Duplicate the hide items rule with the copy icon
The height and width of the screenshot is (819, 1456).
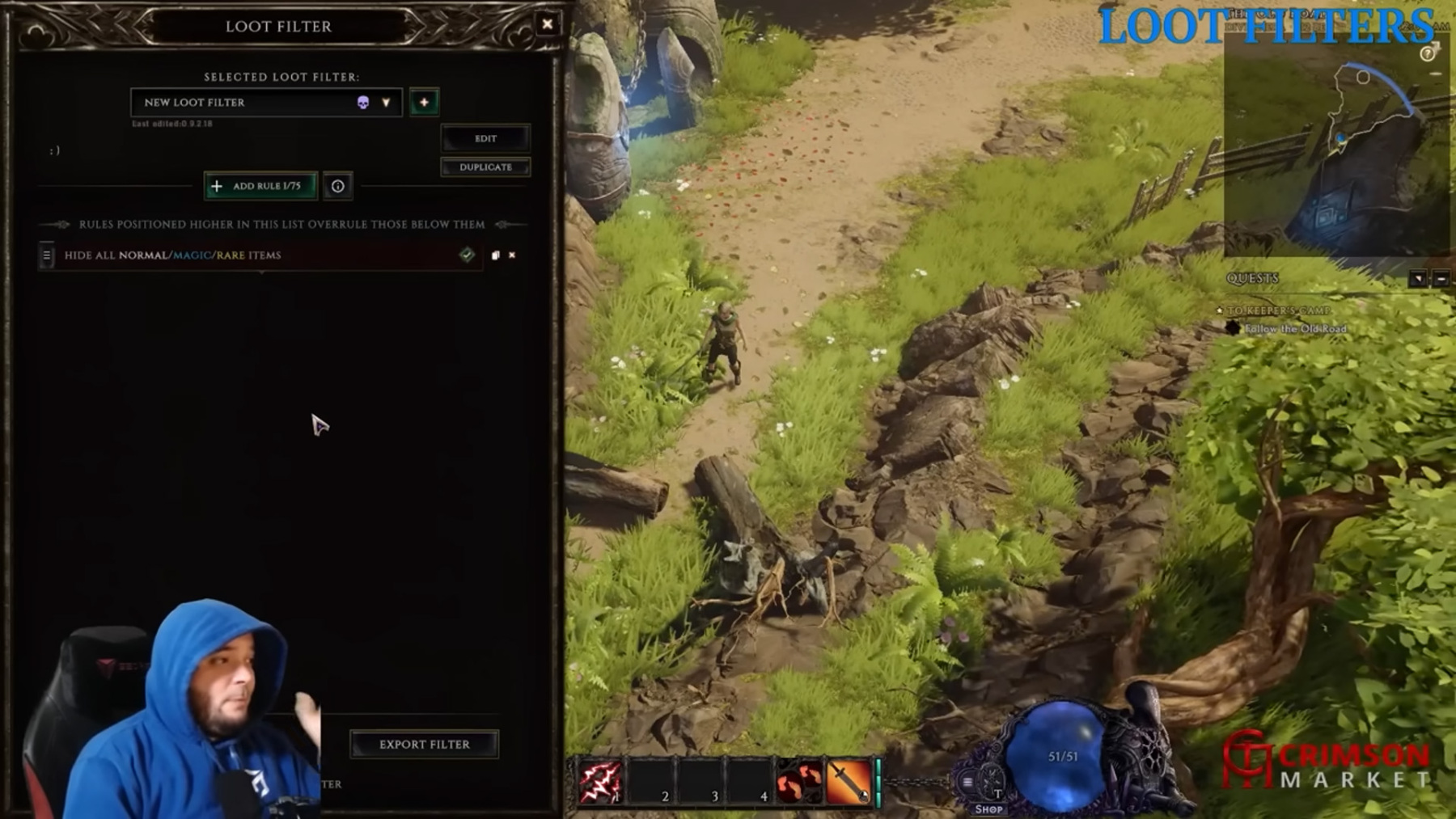(496, 255)
